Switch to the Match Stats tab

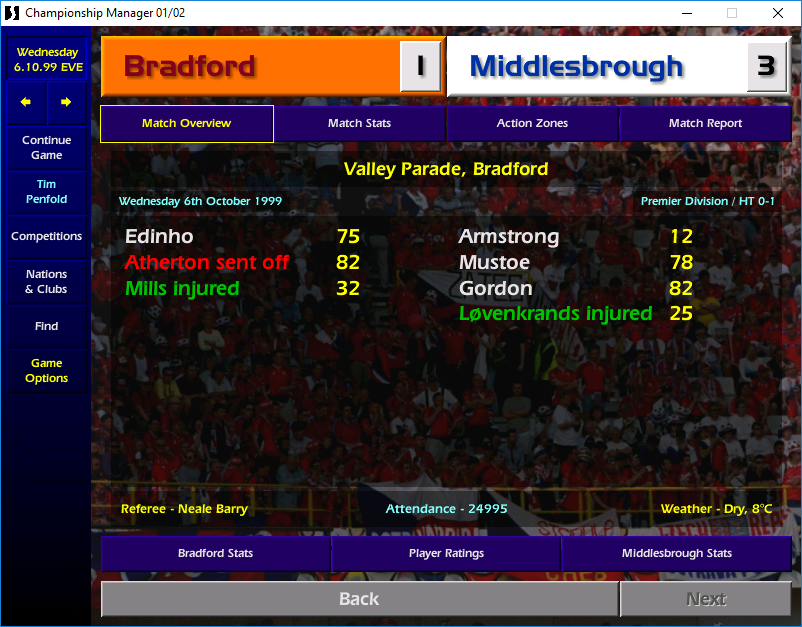[359, 123]
